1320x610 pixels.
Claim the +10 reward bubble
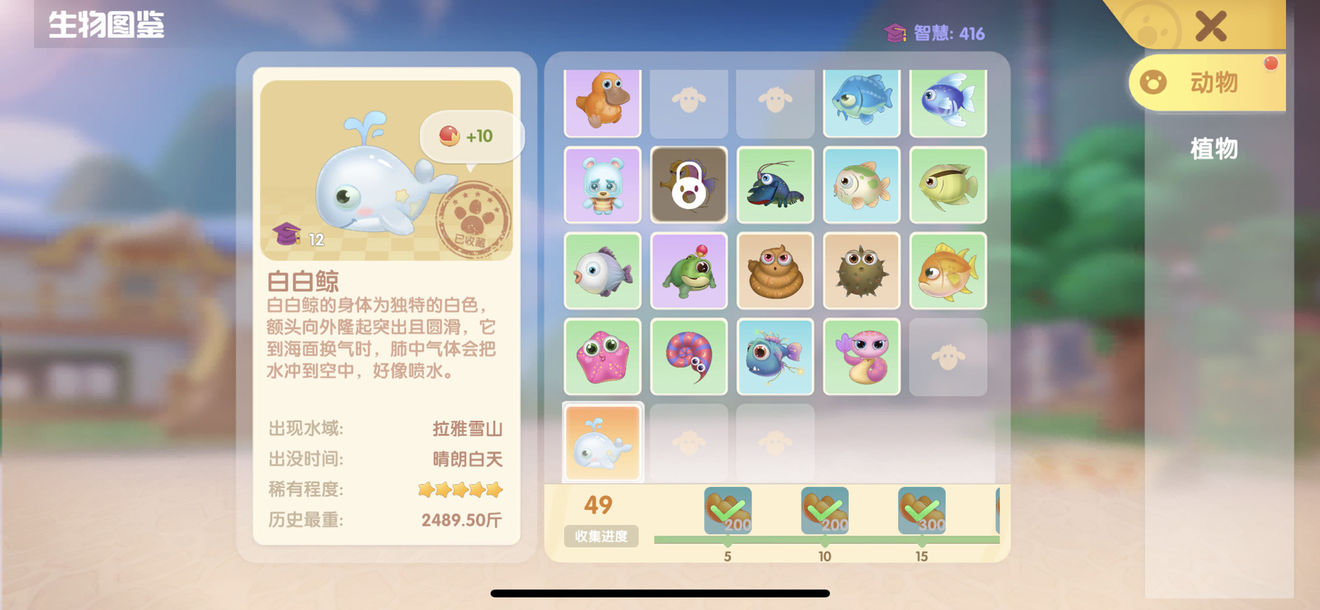[470, 136]
